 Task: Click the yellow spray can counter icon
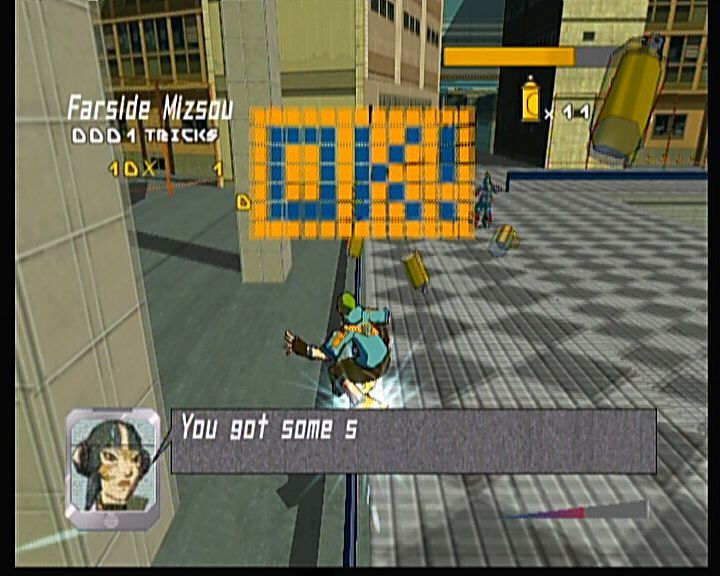(x=530, y=102)
